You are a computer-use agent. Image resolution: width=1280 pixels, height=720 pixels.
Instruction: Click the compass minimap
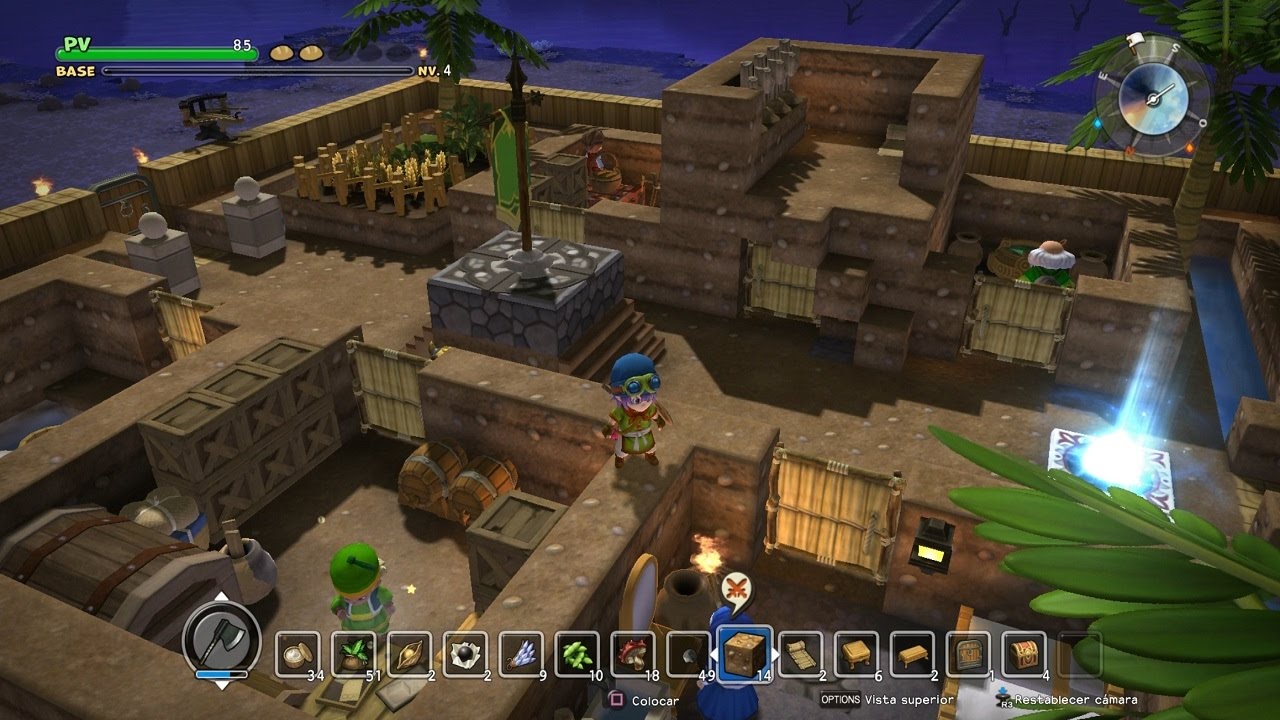click(x=1152, y=95)
